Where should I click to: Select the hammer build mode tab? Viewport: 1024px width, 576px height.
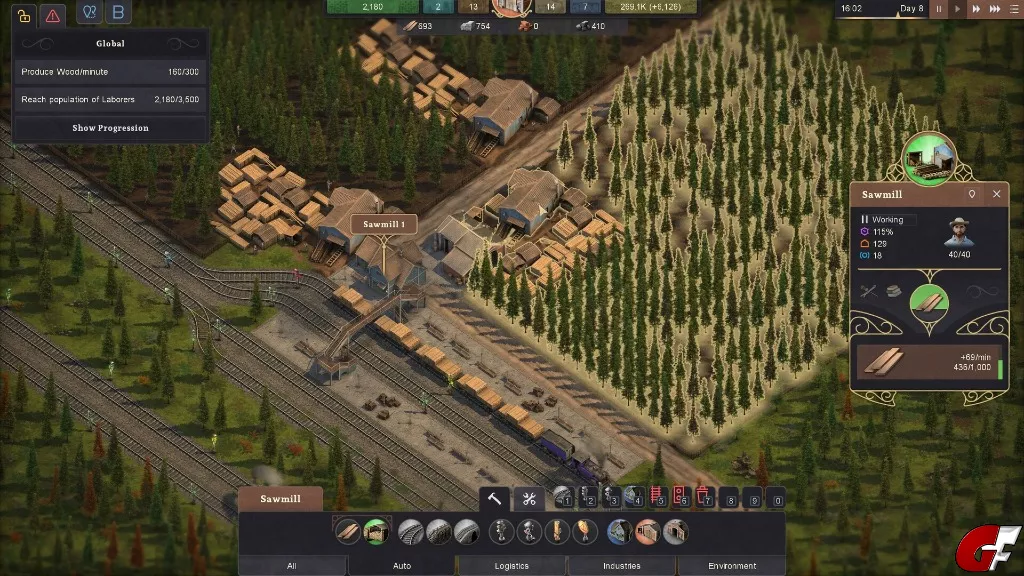(x=495, y=499)
